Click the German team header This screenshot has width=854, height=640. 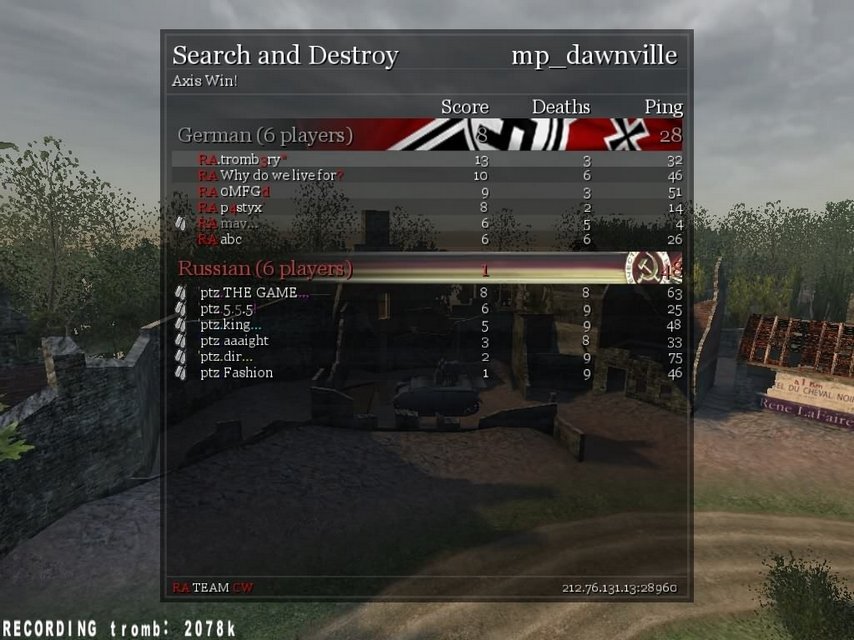(x=265, y=135)
